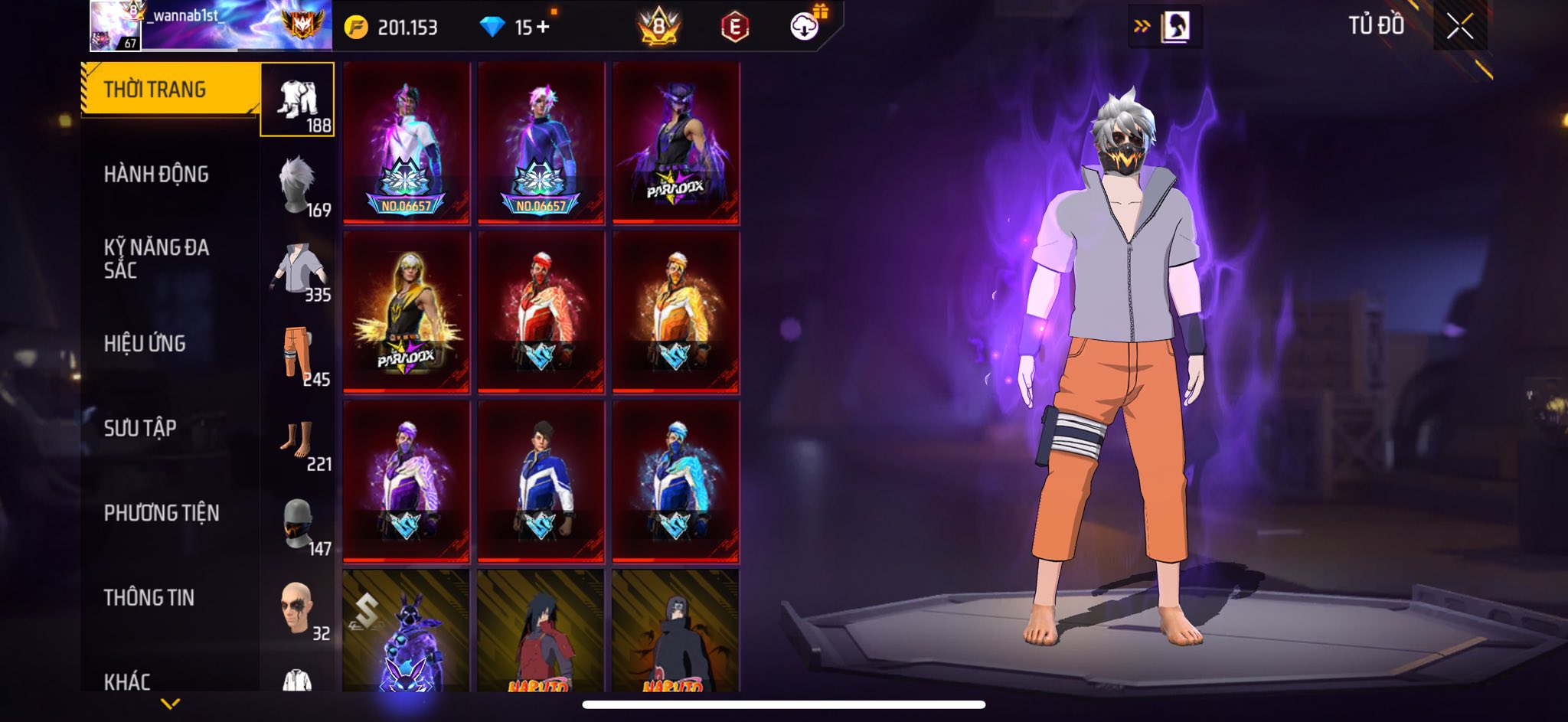Image resolution: width=1568 pixels, height=722 pixels.
Task: Close the Tủ Đồ wardrobe screen
Action: click(x=1459, y=27)
